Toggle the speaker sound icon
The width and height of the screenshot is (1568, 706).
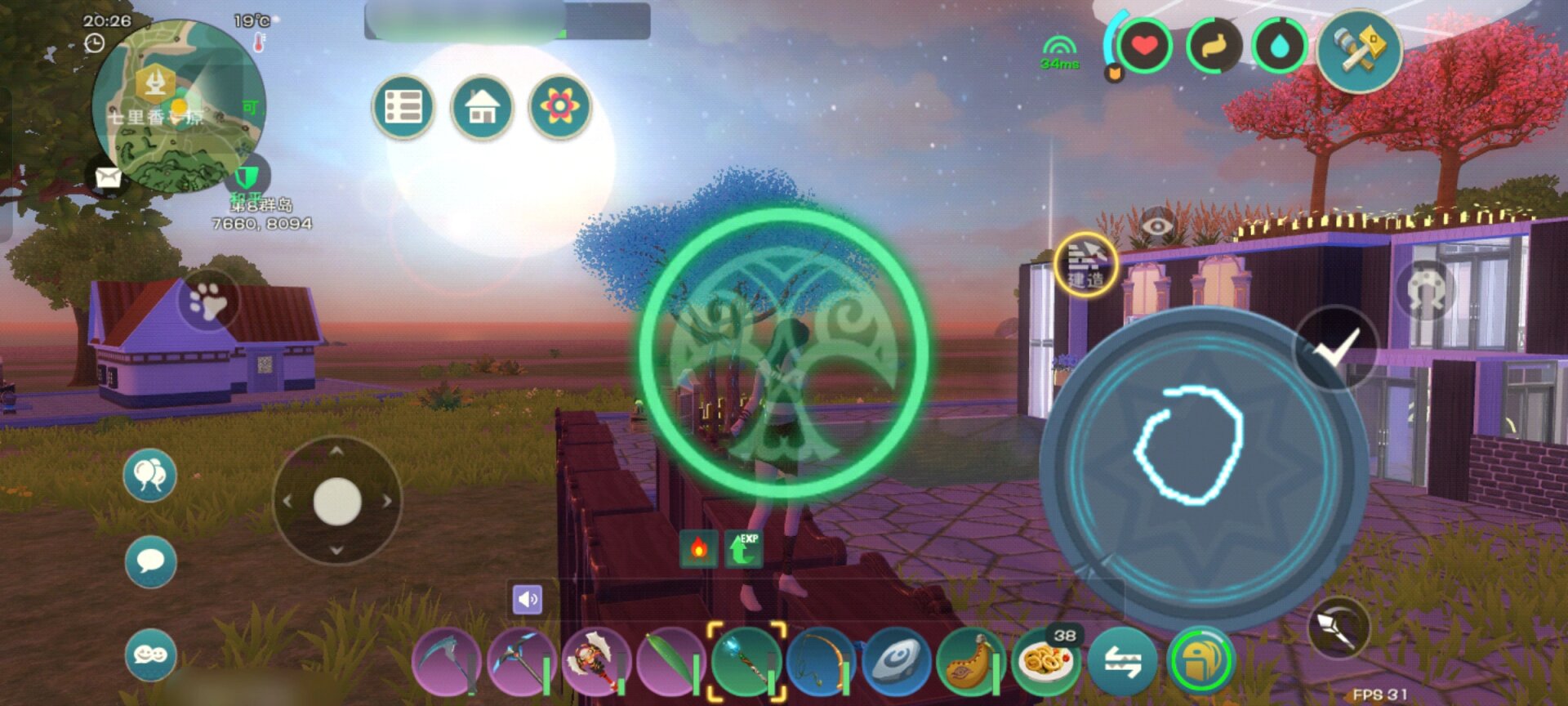(x=527, y=600)
